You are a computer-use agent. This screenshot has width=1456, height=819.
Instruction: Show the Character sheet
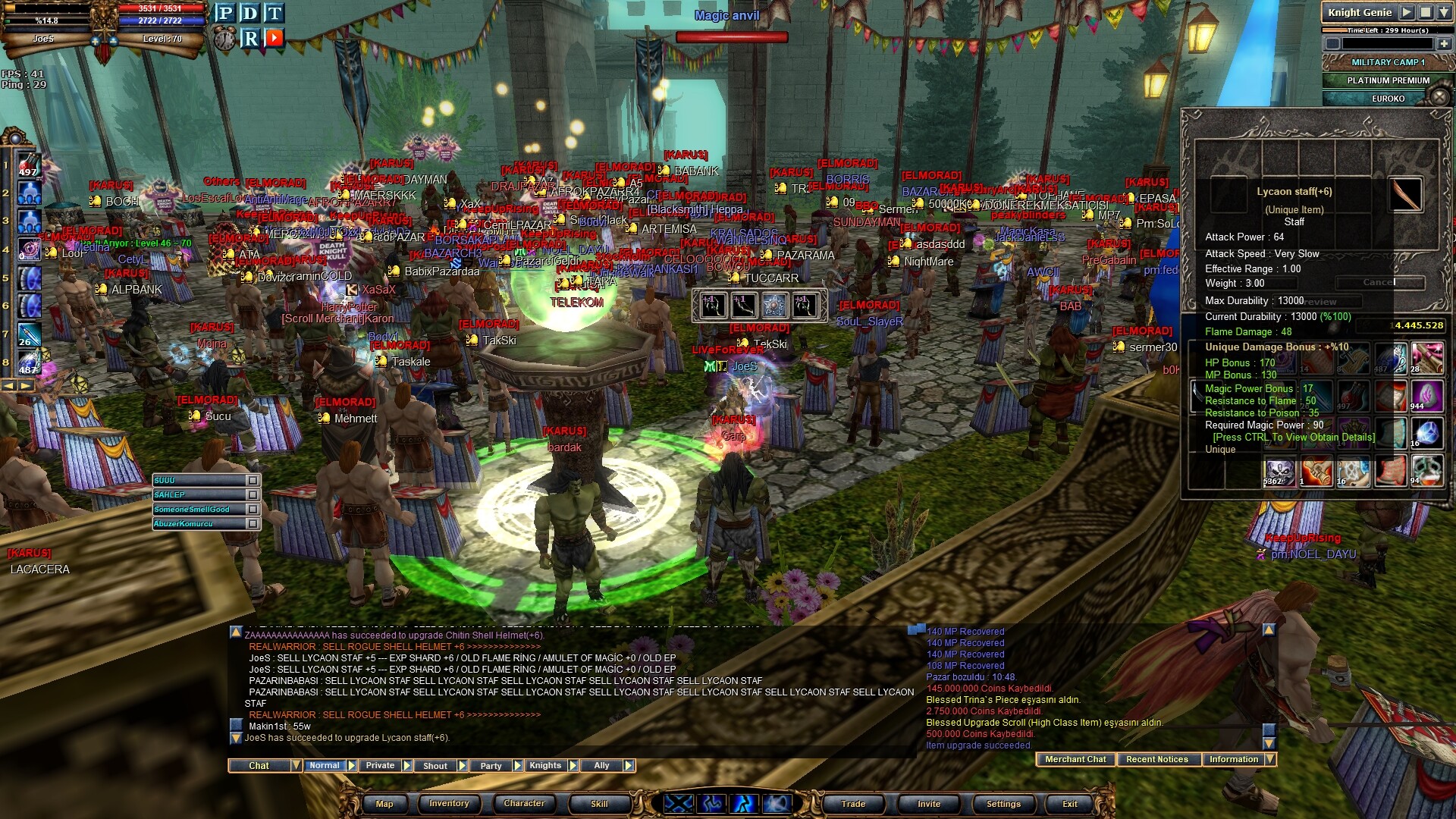coord(524,804)
